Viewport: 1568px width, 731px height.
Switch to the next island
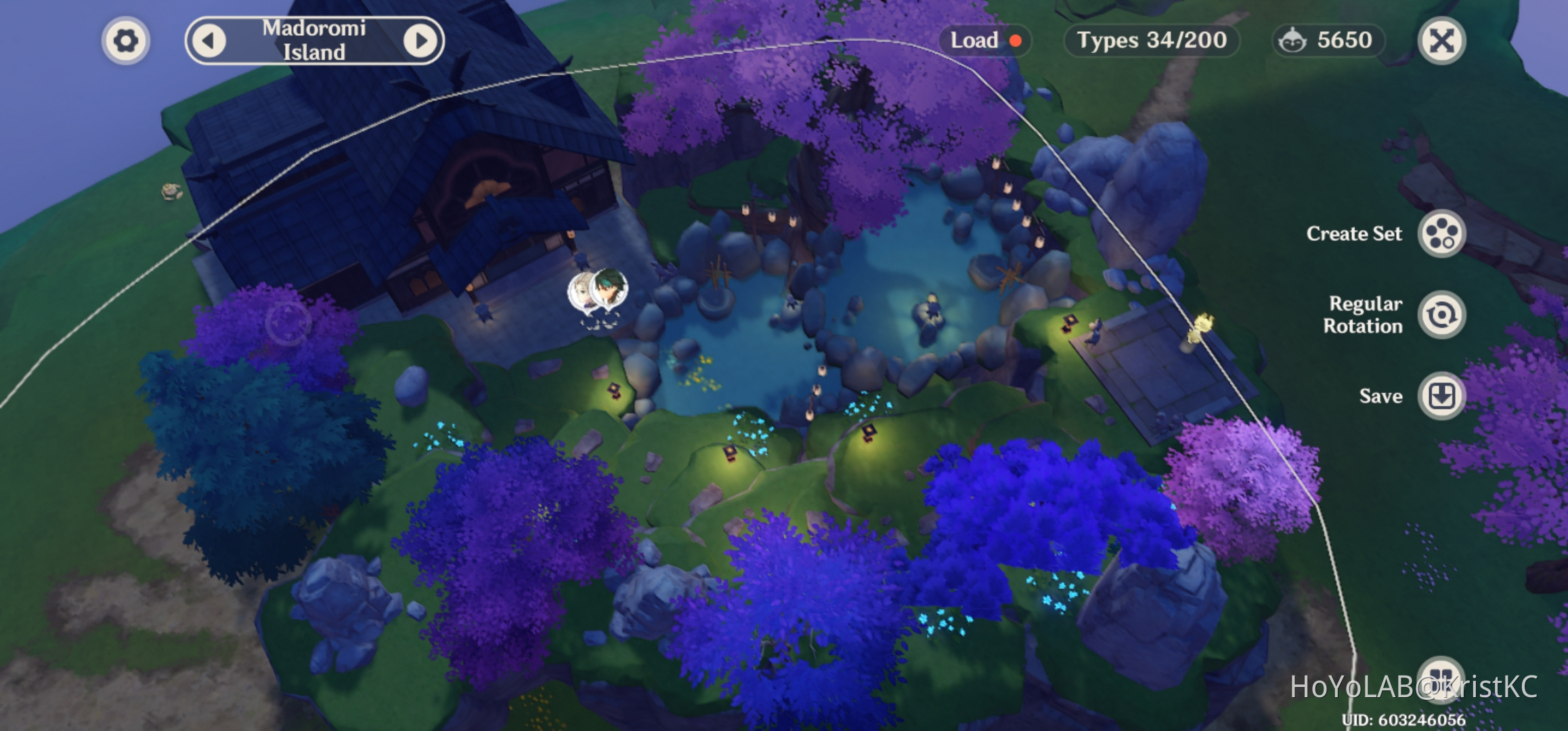pos(421,41)
